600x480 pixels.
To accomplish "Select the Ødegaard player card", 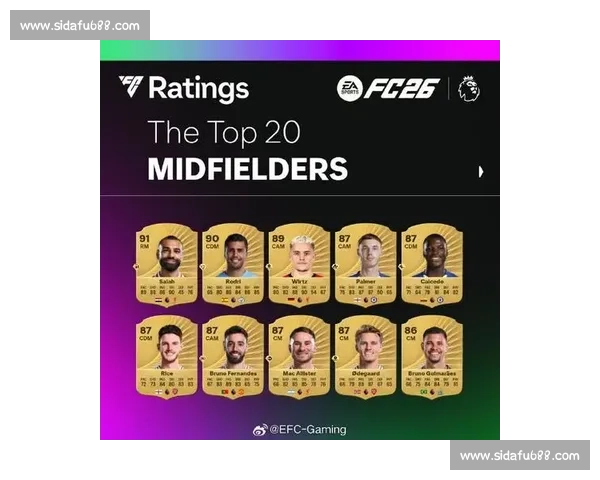I will click(x=365, y=355).
